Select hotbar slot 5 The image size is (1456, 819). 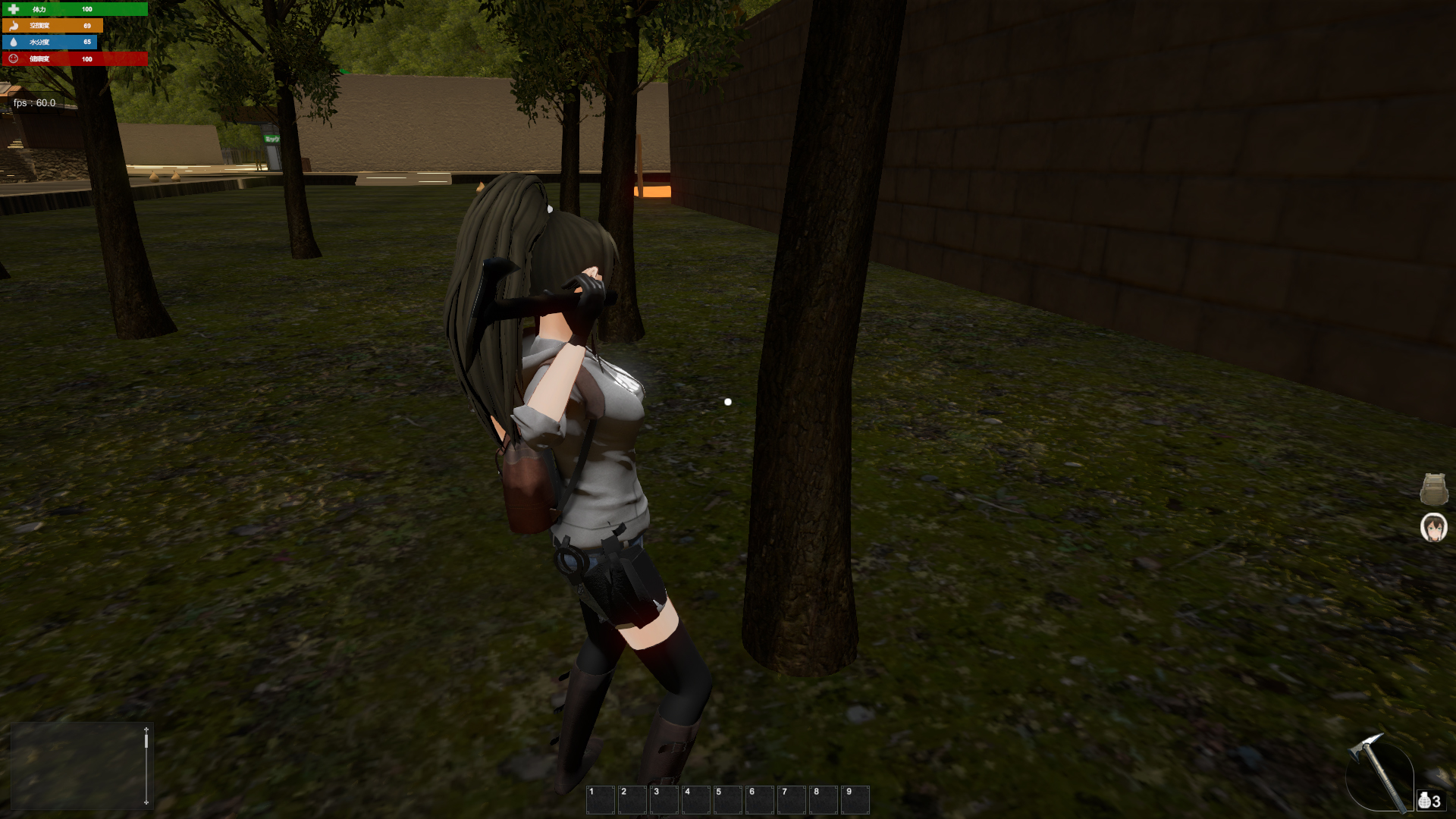coord(726,799)
